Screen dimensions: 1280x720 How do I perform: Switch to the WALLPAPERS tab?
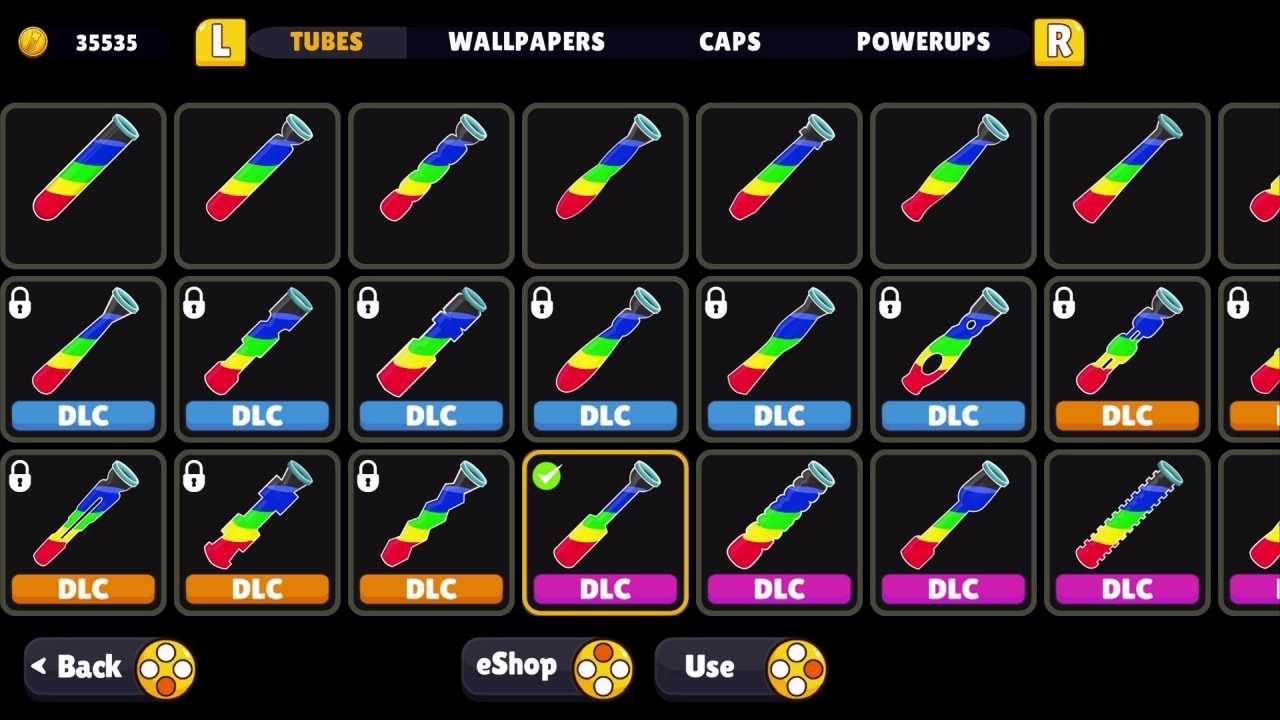[x=528, y=42]
